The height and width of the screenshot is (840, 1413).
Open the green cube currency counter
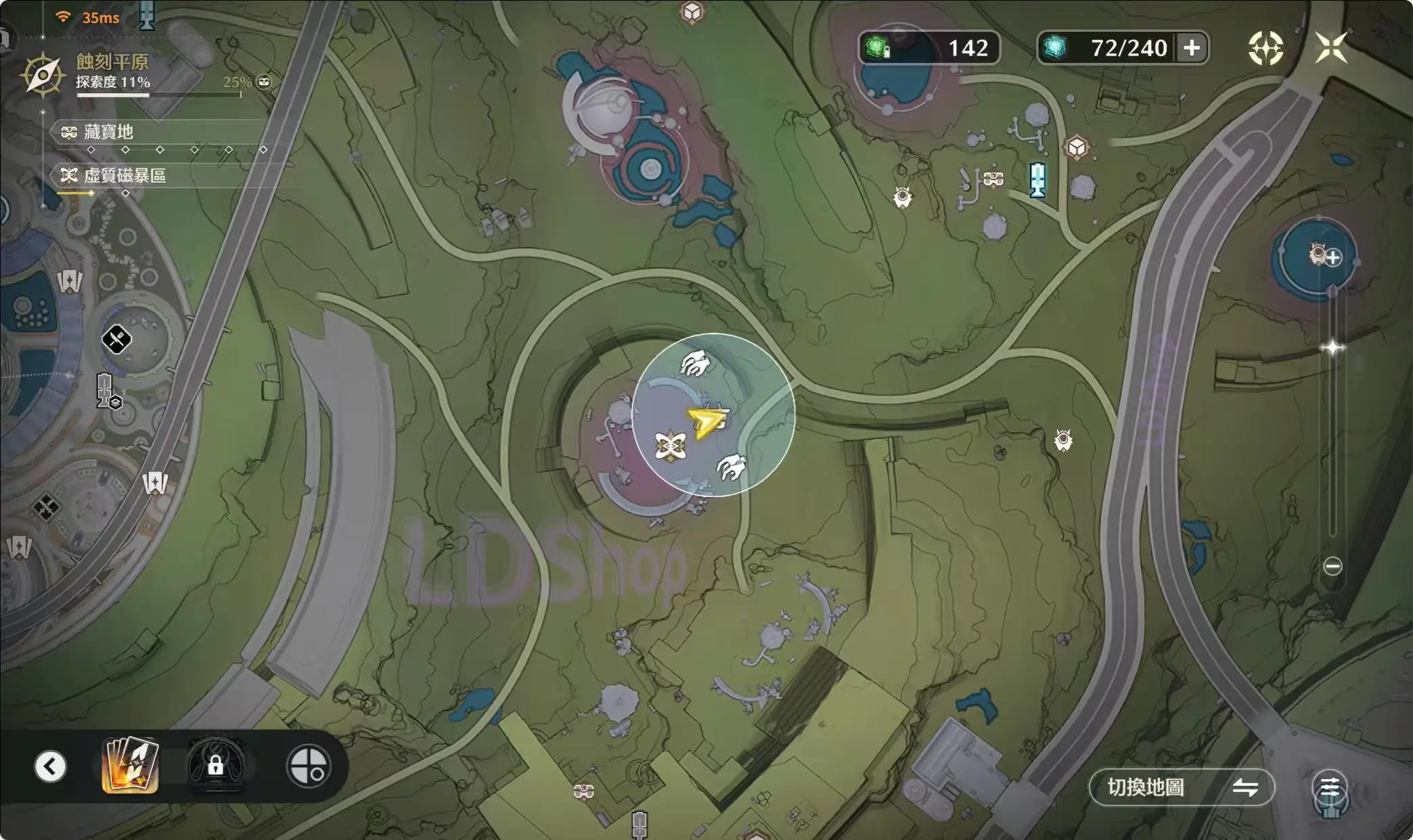928,48
